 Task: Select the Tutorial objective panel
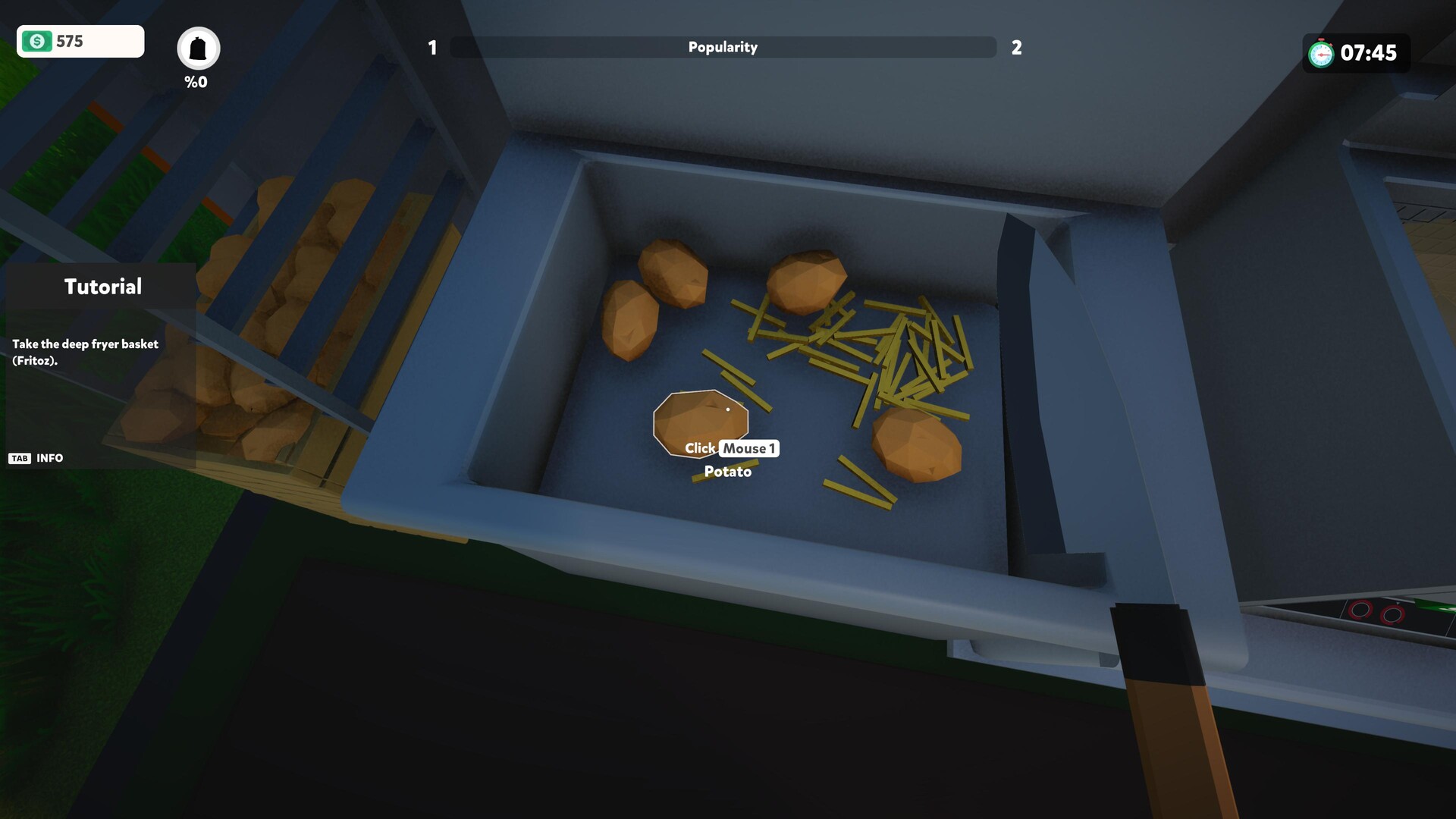coord(102,364)
